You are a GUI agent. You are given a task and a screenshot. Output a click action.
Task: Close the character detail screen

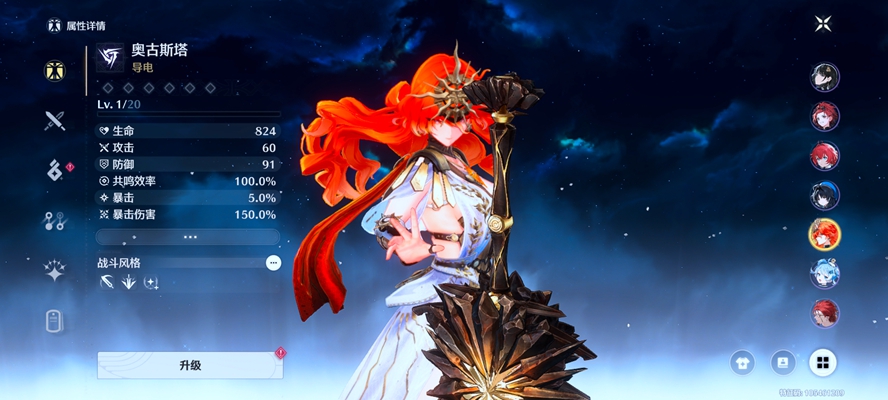[823, 24]
